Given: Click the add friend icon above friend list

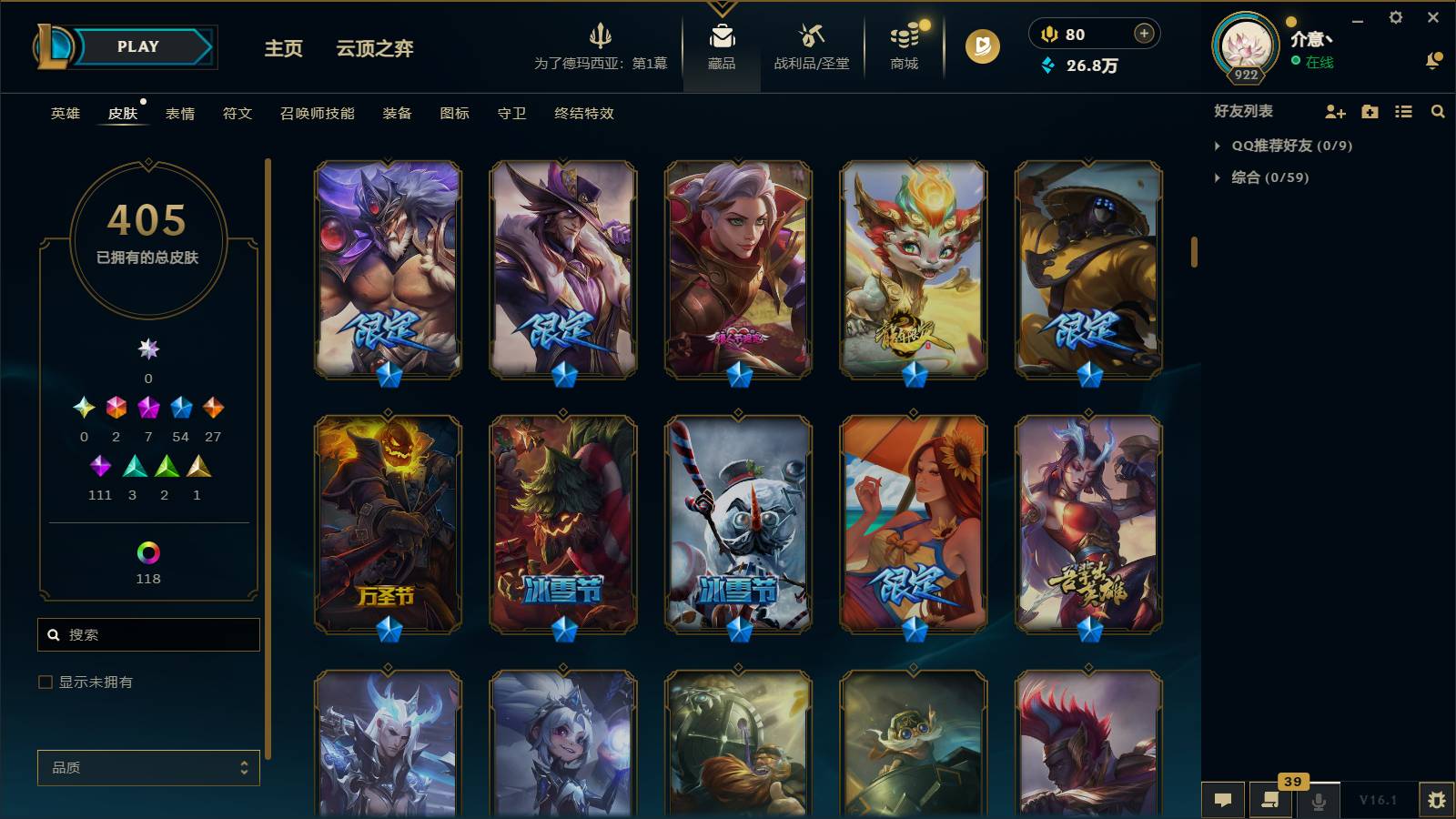Looking at the screenshot, I should [x=1334, y=112].
